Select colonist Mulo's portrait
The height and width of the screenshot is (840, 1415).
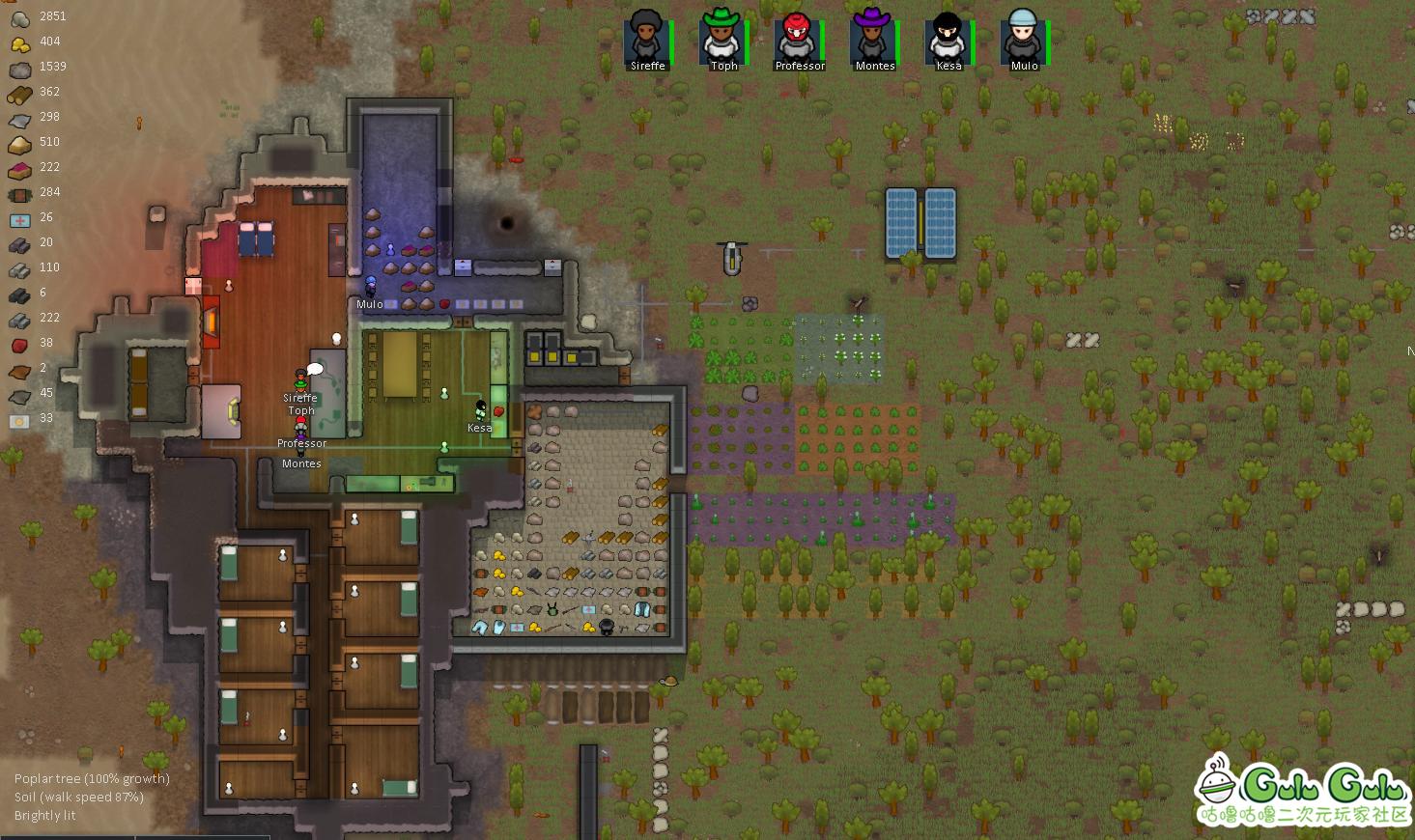pos(1023,39)
